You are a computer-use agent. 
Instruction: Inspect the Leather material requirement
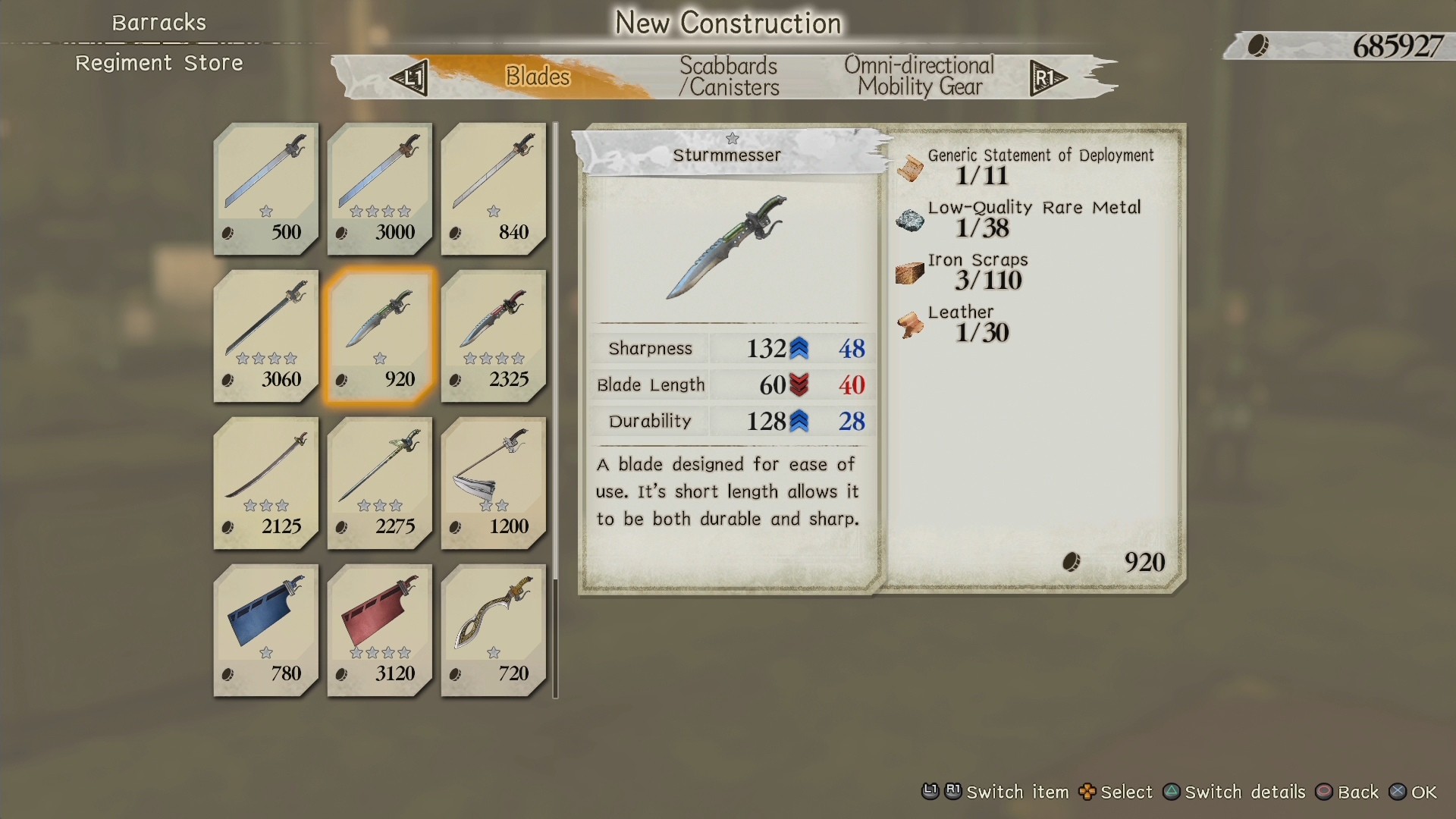point(961,323)
